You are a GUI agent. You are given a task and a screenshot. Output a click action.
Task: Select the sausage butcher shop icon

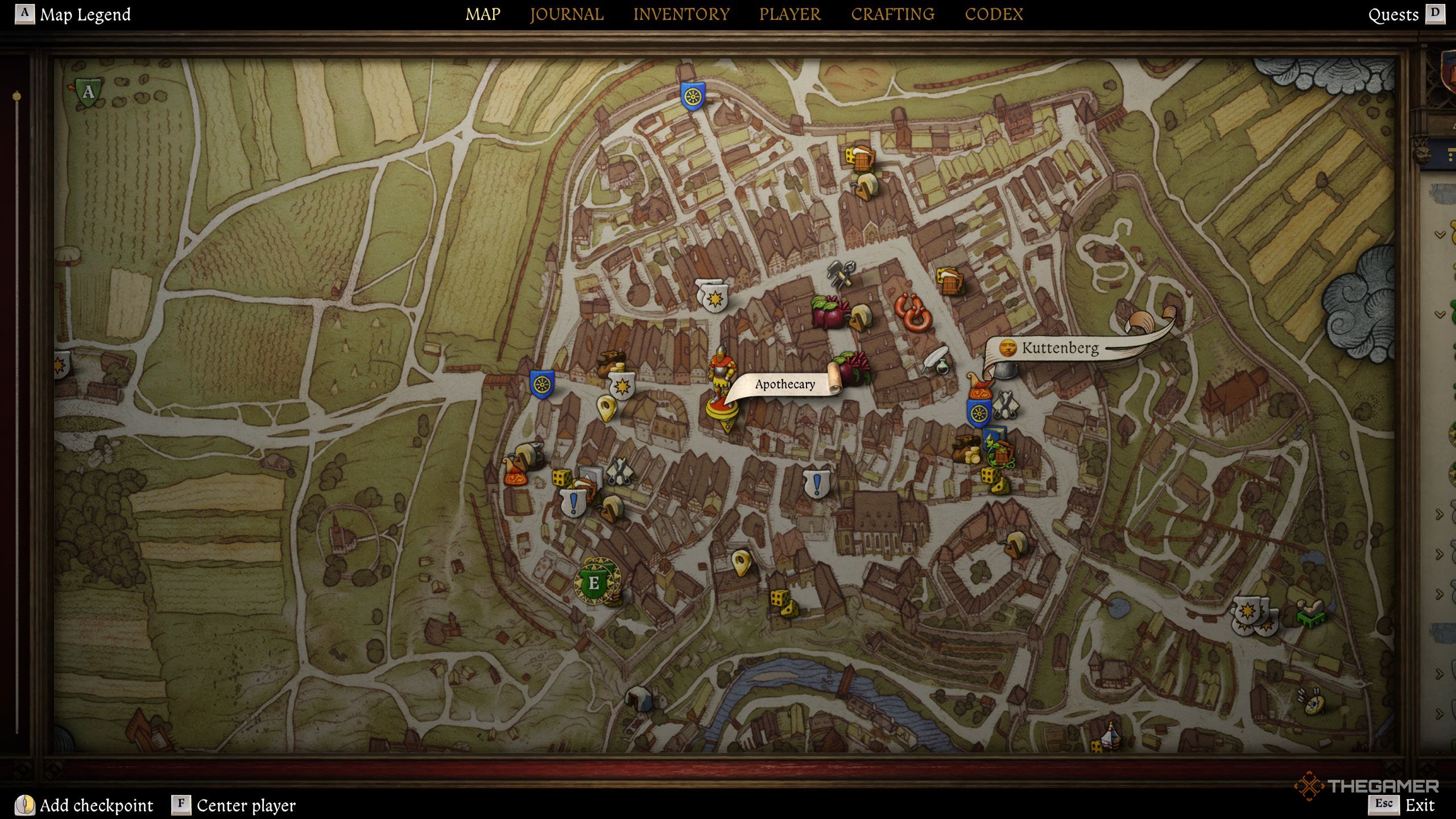point(913,312)
